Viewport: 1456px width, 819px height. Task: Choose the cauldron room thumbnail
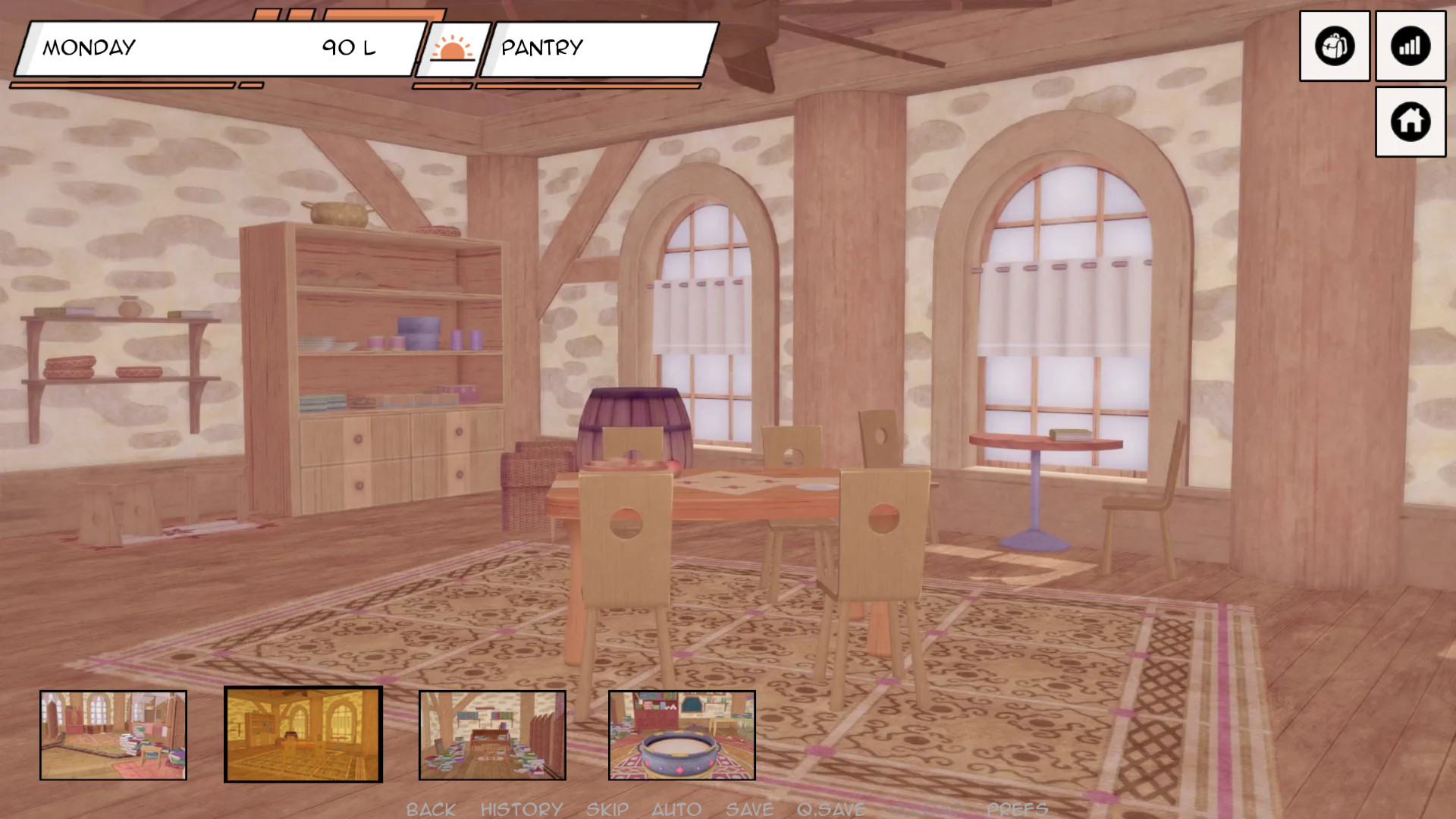(x=682, y=735)
